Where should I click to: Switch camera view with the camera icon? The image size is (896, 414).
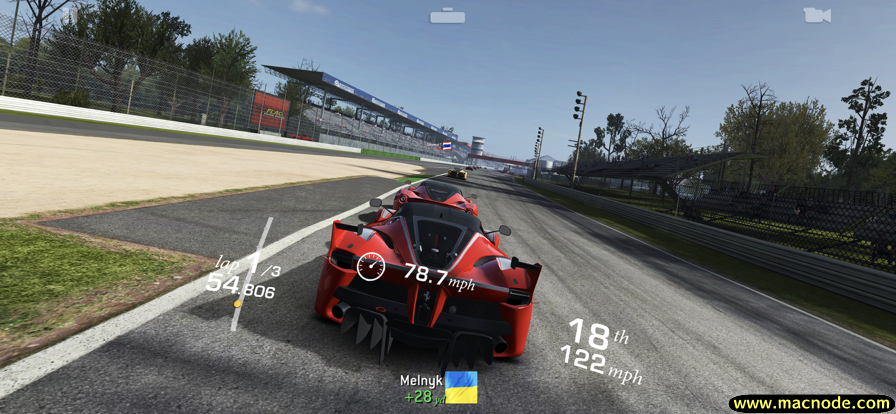[816, 15]
